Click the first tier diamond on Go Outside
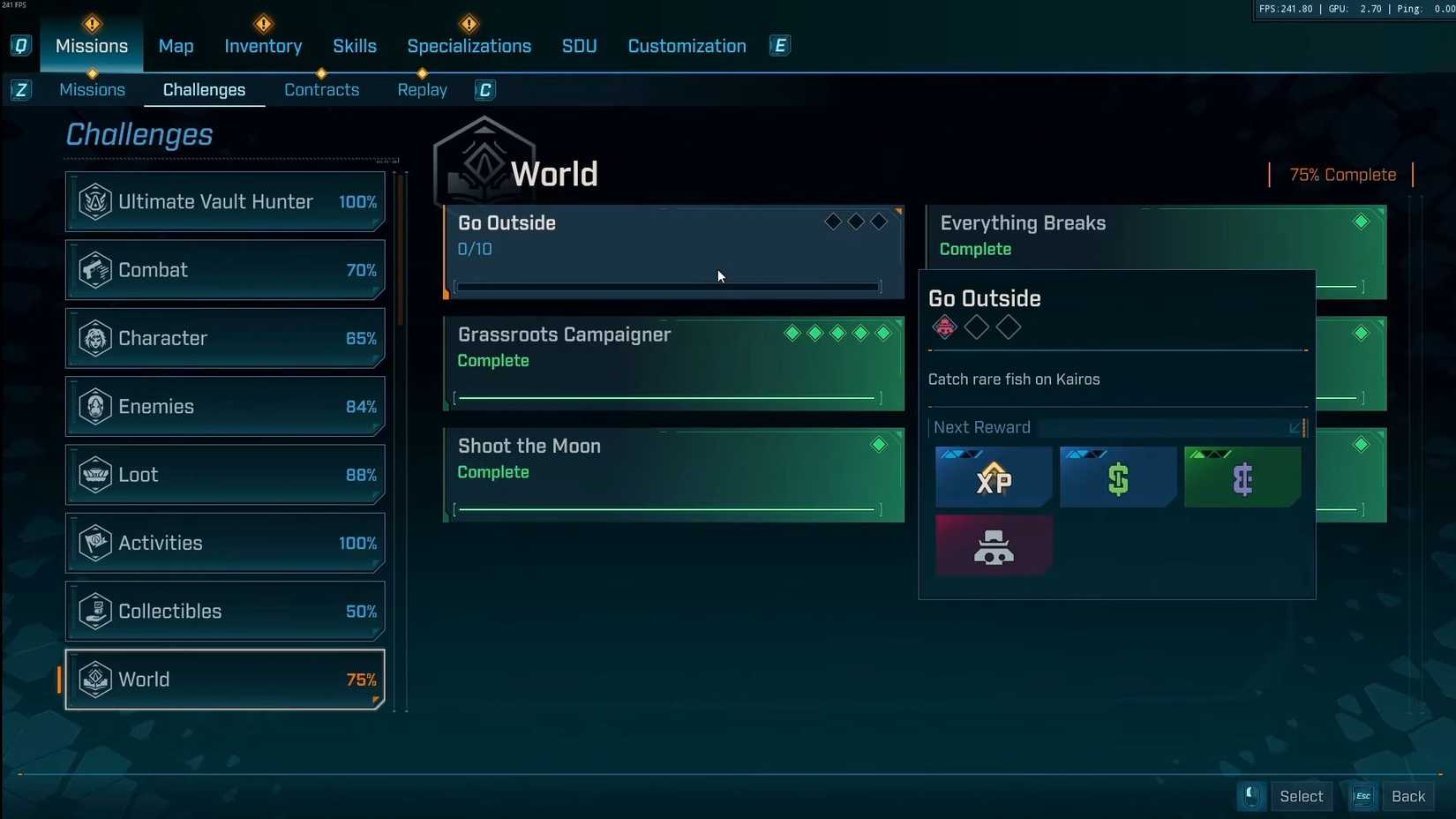The width and height of the screenshot is (1456, 819). pos(831,222)
